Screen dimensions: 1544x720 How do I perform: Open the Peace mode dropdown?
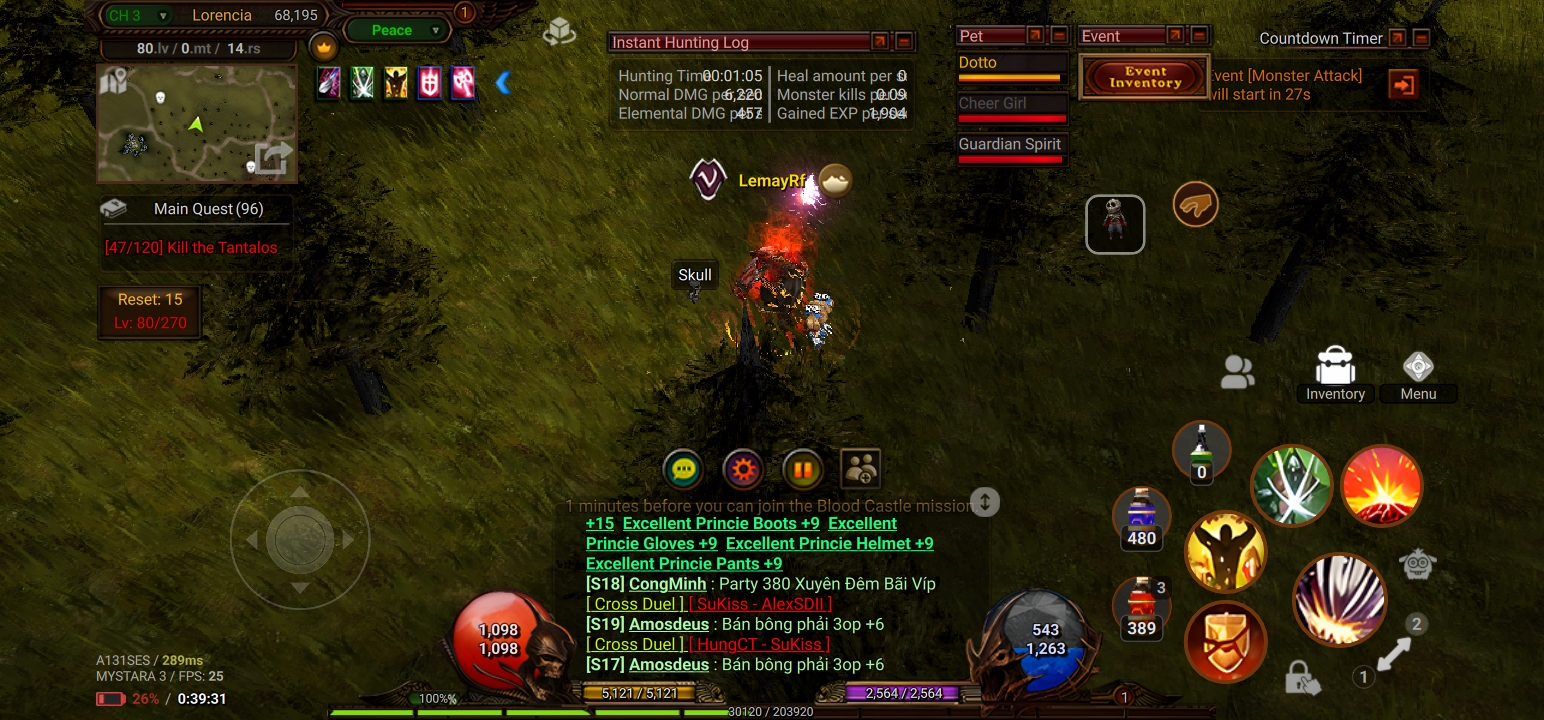397,30
